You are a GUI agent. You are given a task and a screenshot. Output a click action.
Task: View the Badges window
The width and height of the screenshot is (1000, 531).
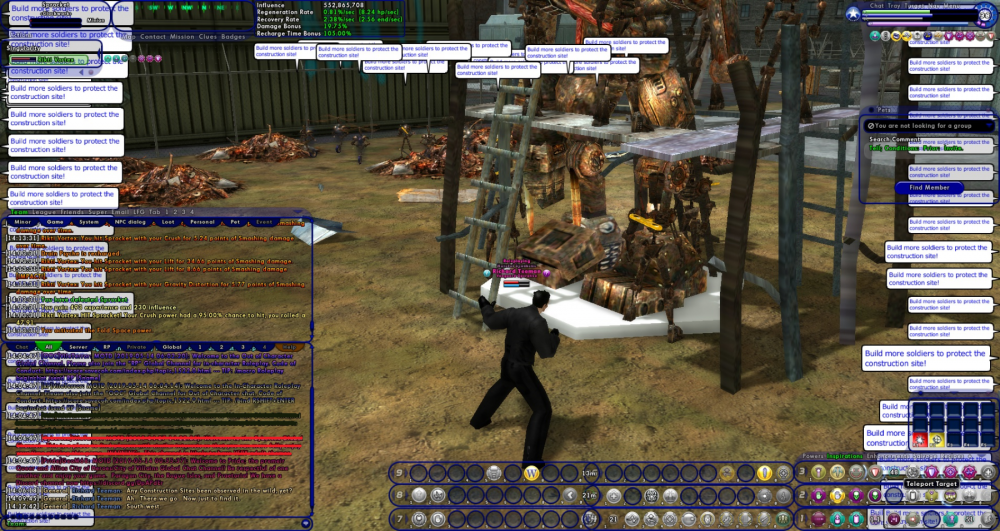click(233, 37)
